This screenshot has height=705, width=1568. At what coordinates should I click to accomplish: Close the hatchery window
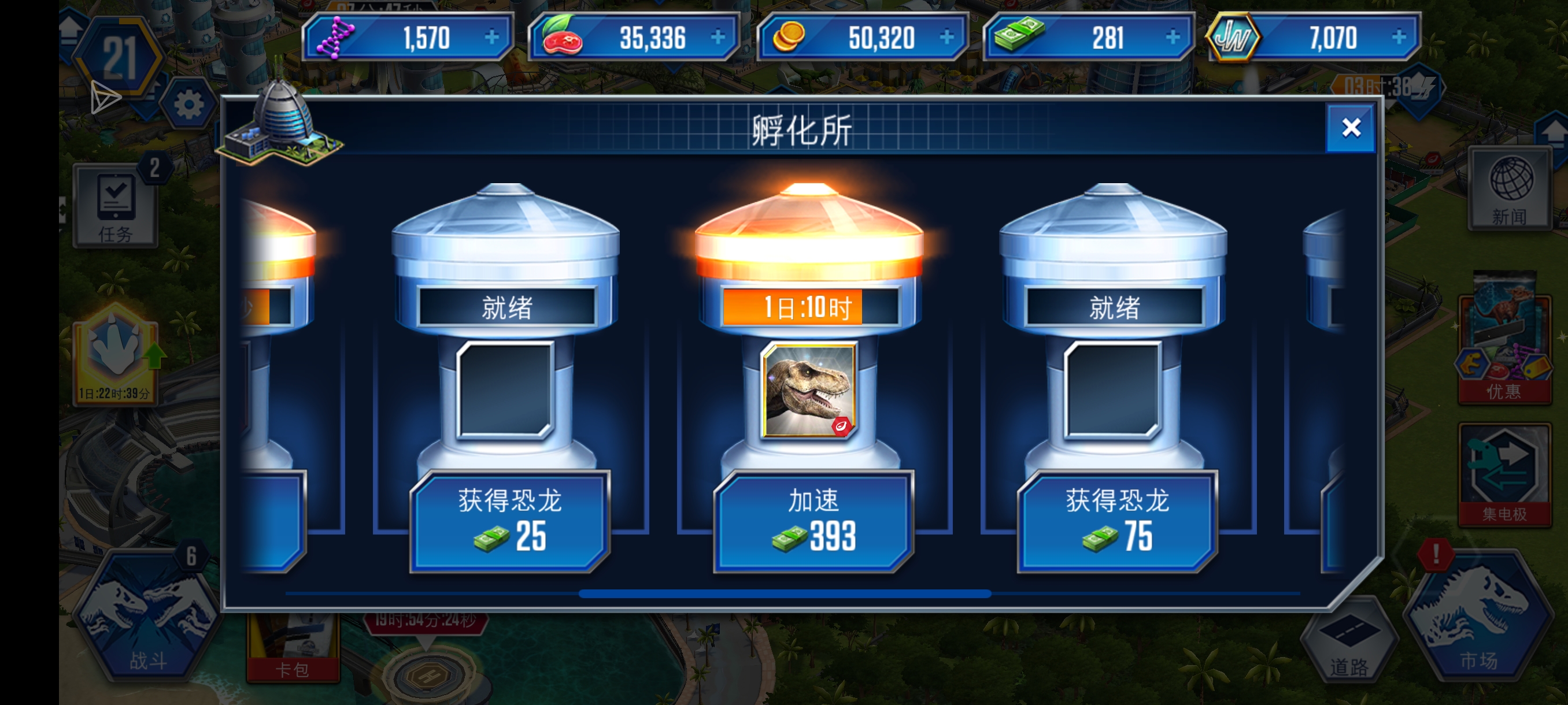(1350, 128)
